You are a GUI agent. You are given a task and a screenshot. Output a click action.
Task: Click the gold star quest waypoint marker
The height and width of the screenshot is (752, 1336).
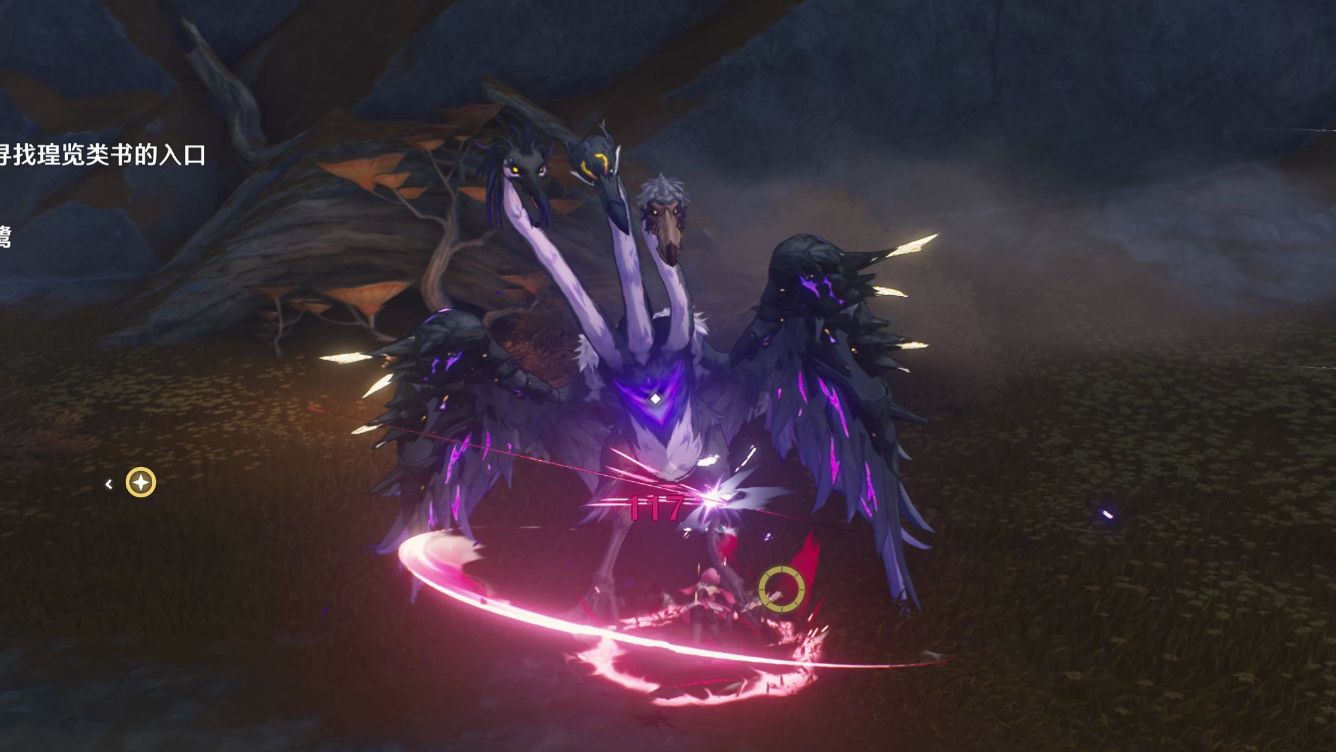[x=141, y=483]
